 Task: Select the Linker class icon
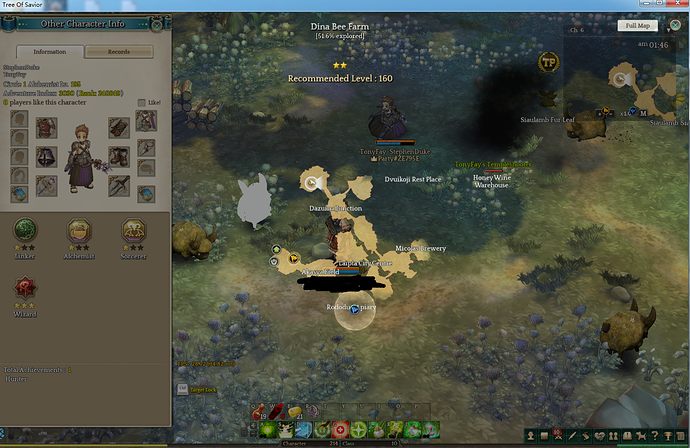pos(25,230)
